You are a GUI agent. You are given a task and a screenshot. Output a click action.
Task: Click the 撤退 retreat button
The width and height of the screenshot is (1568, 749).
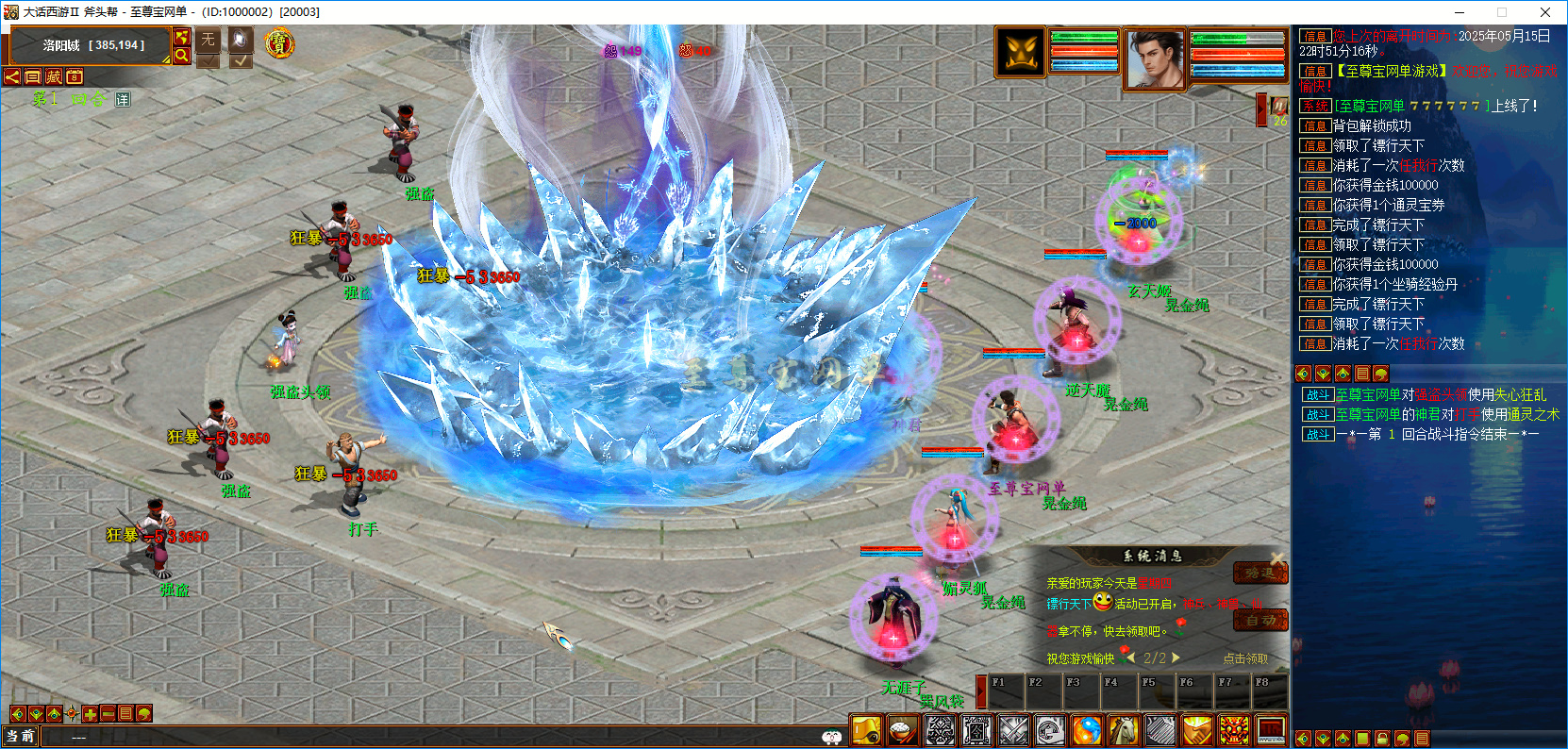(1259, 573)
